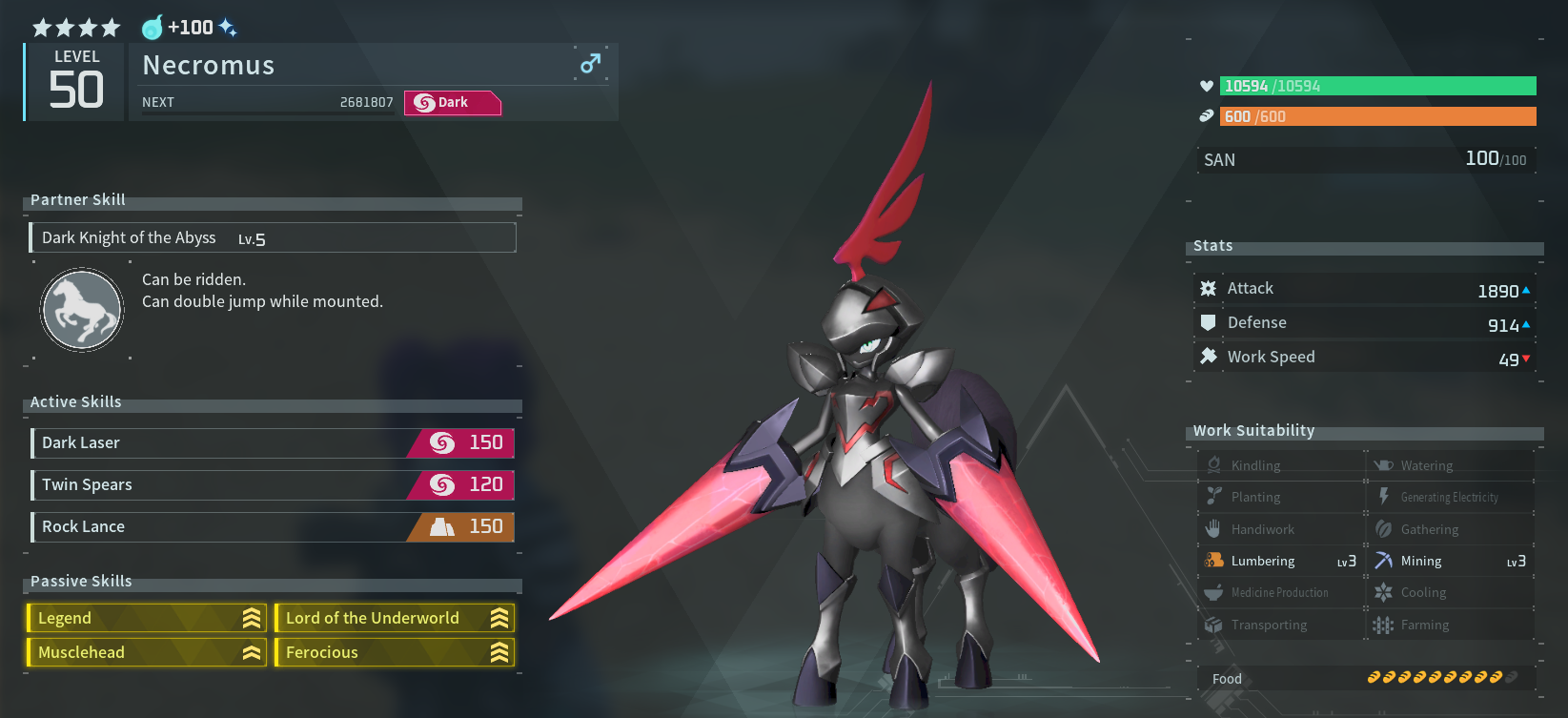This screenshot has width=1568, height=718.
Task: Switch to the Active Skills section
Action: pos(74,401)
